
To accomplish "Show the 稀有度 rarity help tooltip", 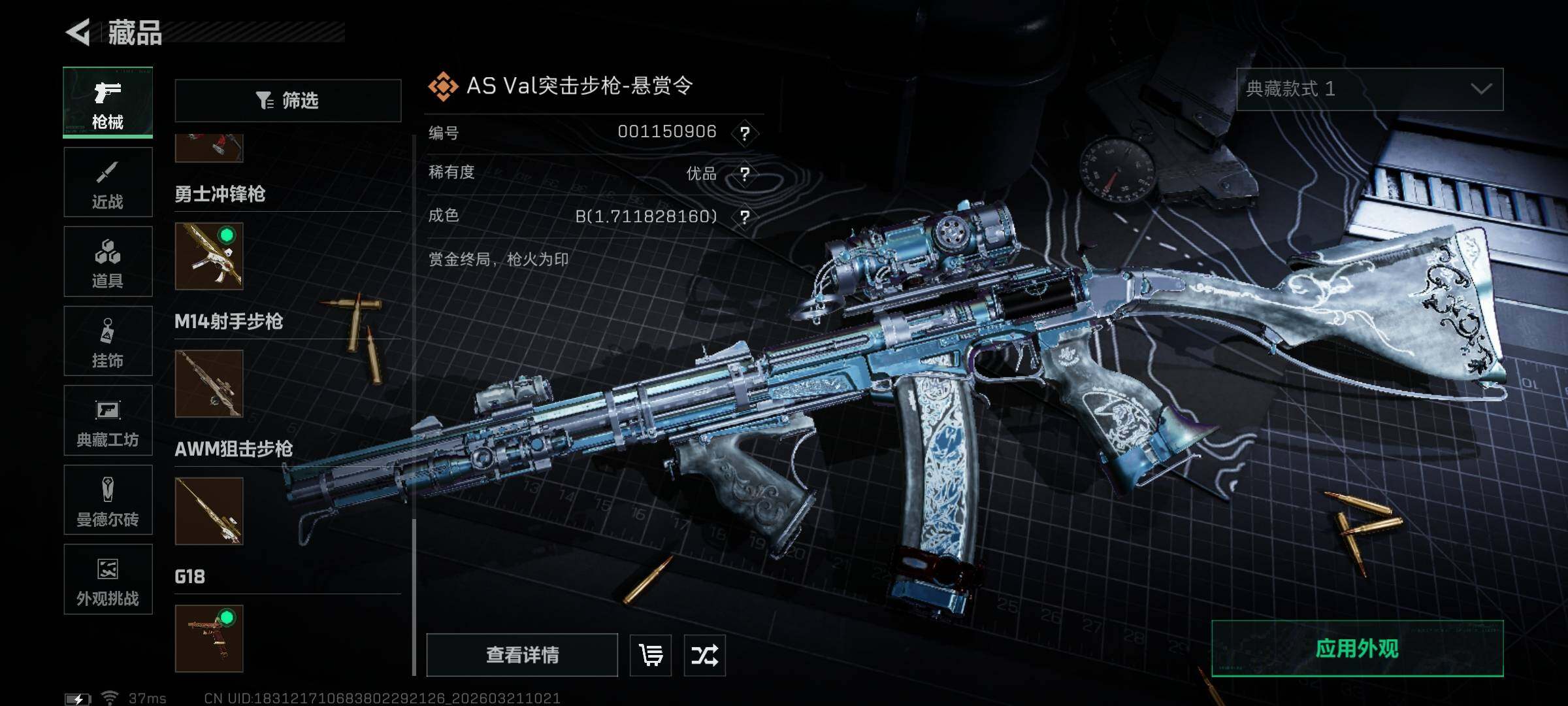I will click(744, 174).
